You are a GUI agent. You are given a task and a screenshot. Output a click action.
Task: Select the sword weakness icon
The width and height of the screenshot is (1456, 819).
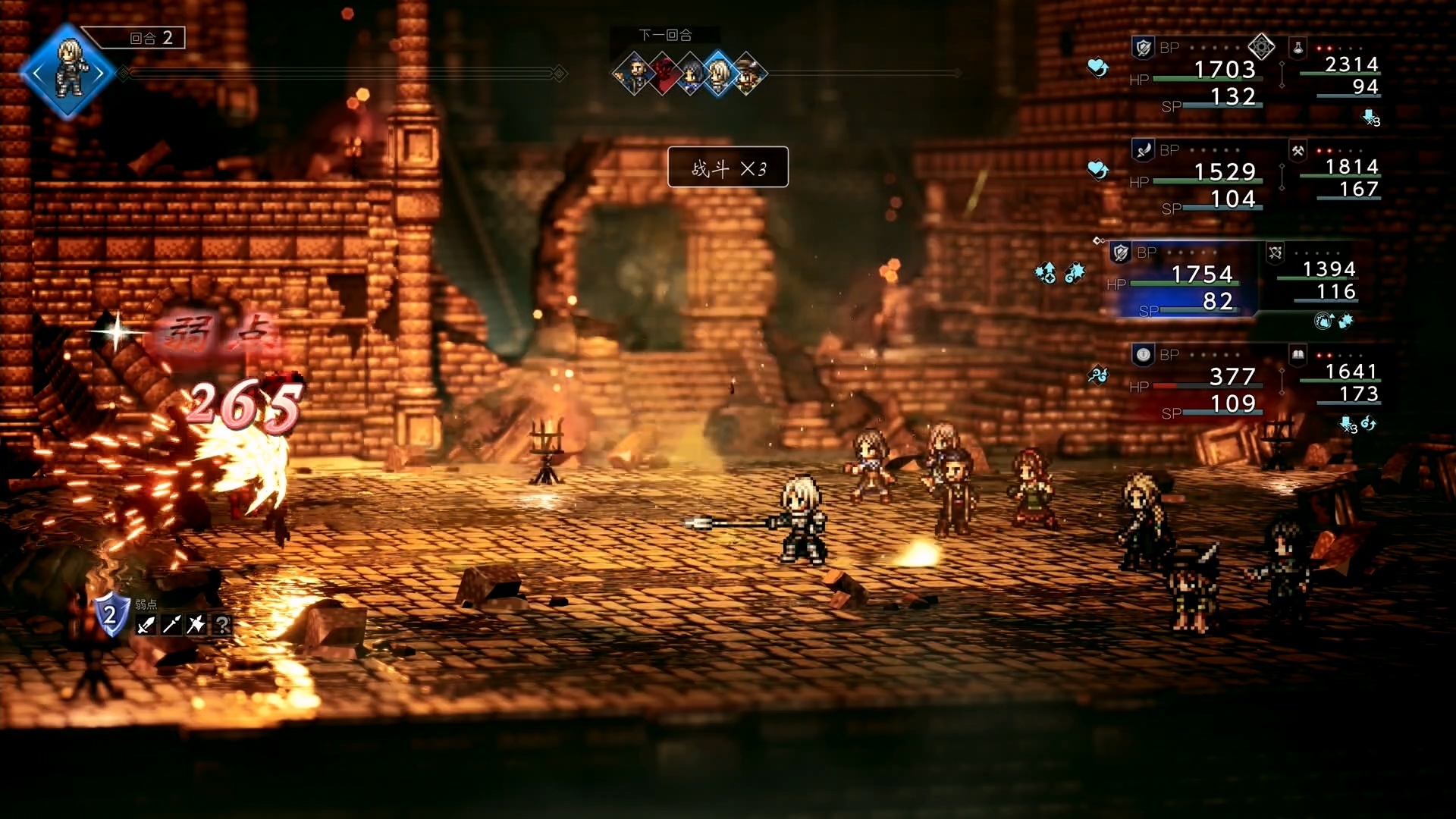tap(146, 625)
